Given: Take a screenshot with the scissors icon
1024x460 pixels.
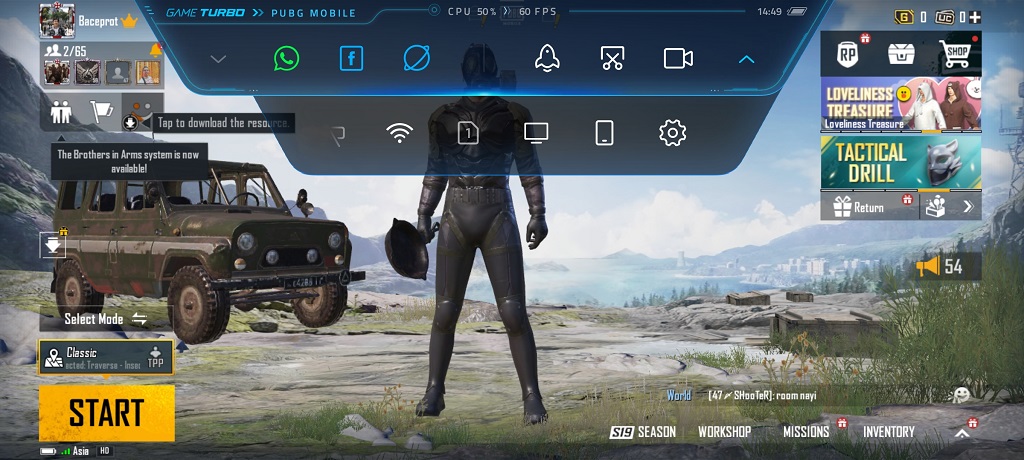Looking at the screenshot, I should pyautogui.click(x=612, y=58).
